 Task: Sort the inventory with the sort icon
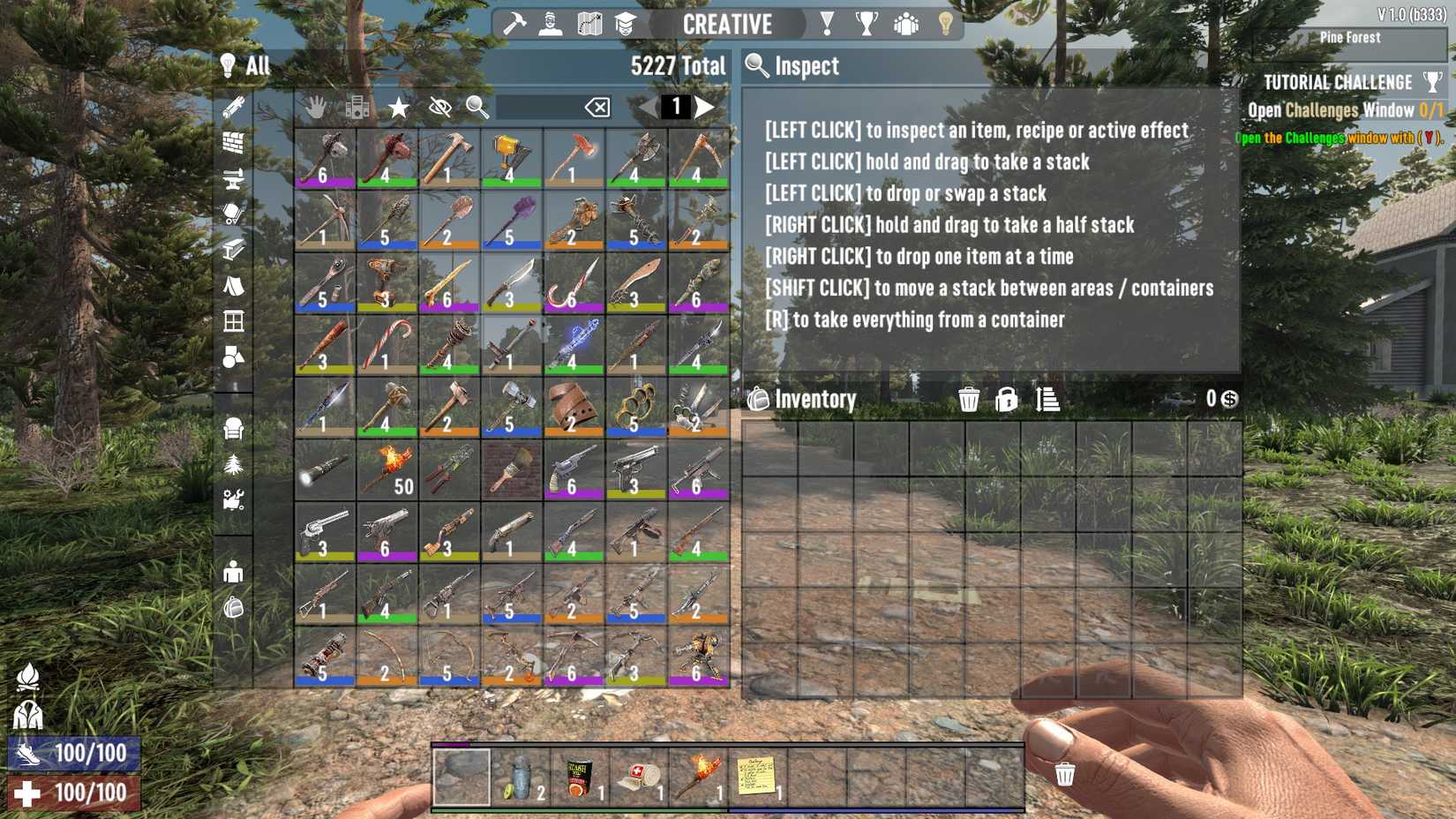click(1047, 400)
